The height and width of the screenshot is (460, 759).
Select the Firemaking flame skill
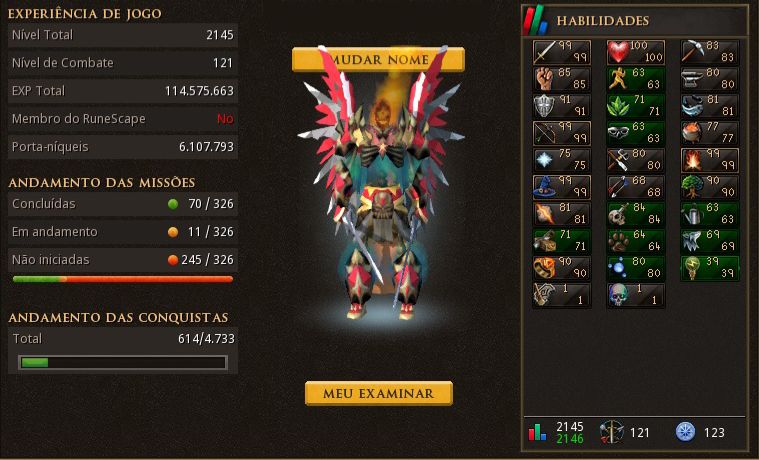[709, 161]
